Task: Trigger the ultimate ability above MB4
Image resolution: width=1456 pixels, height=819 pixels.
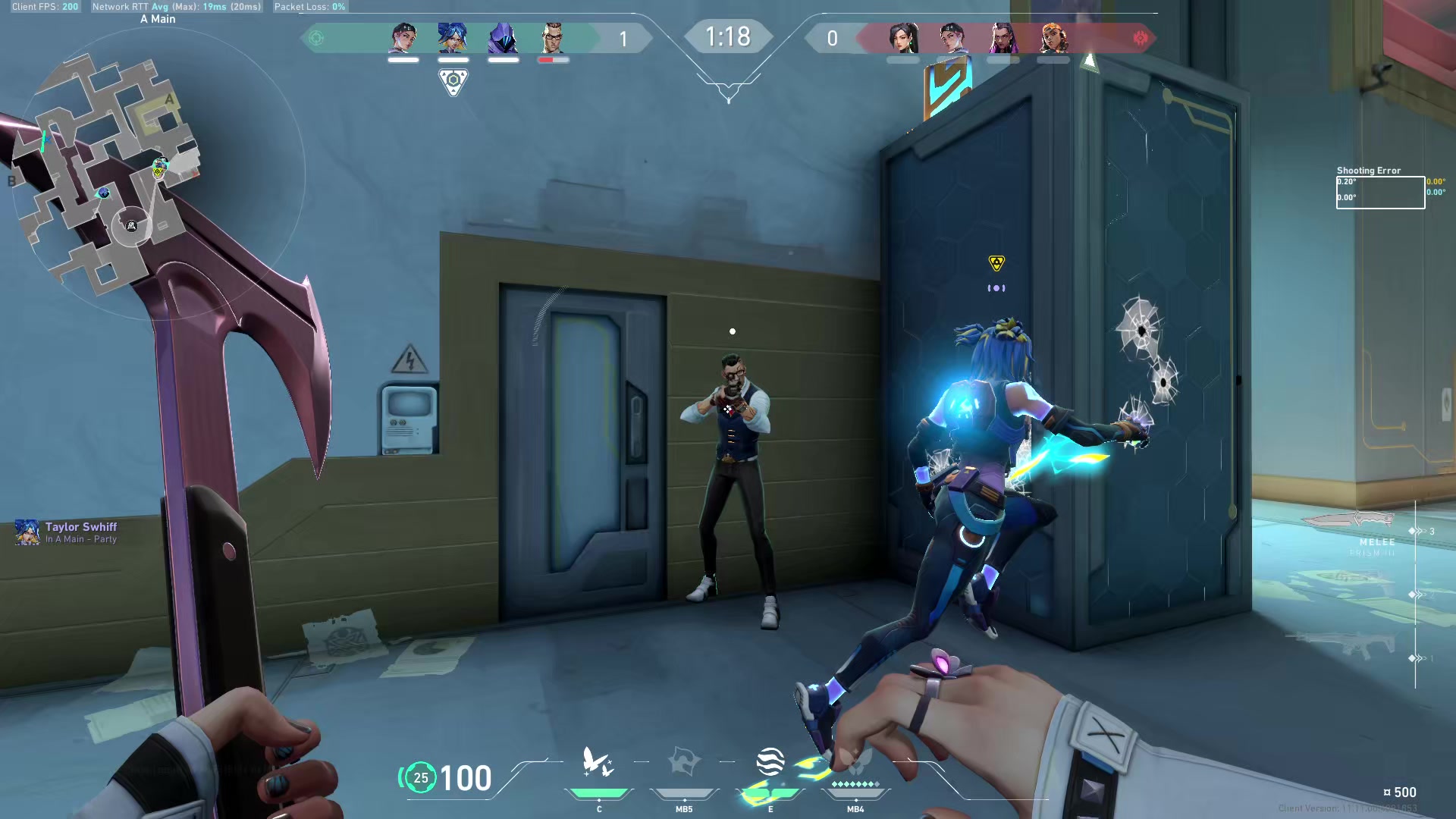Action: tap(855, 763)
